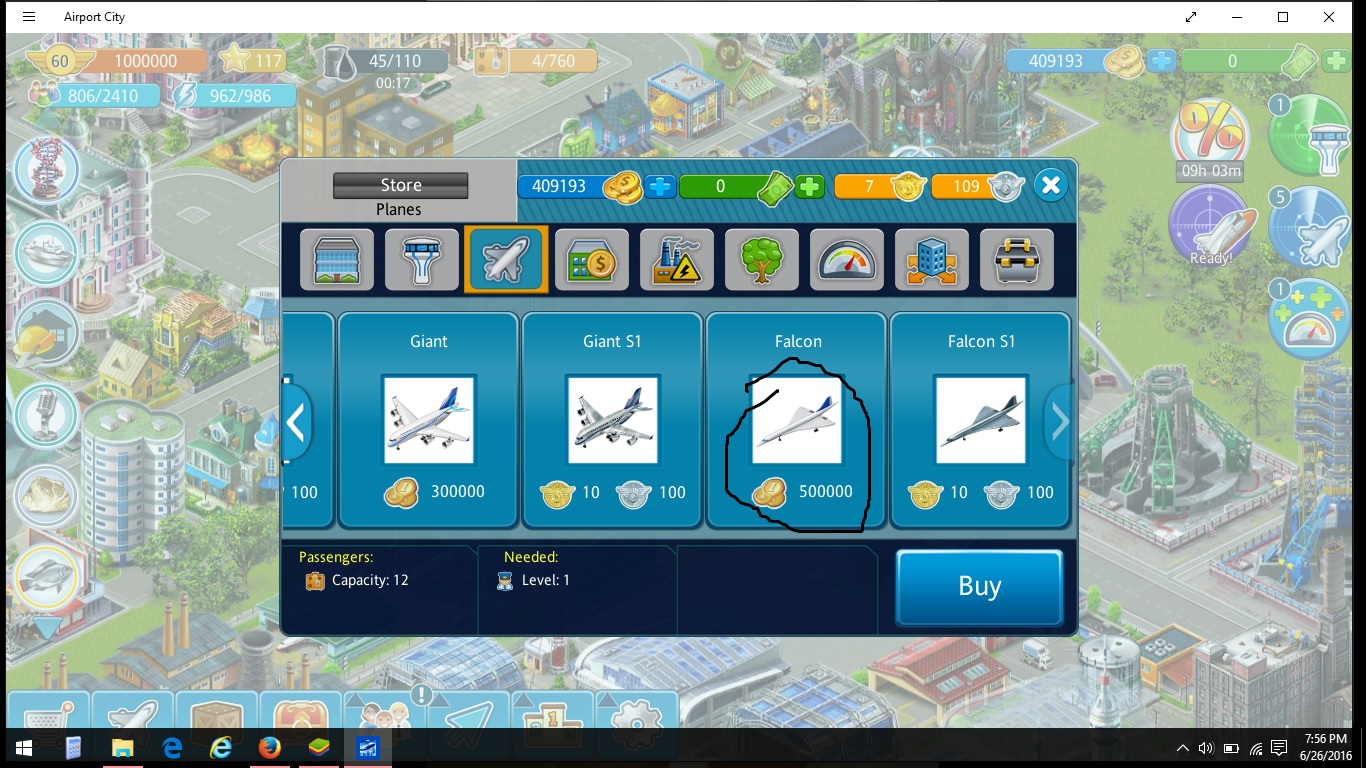Open the commercial buildings dollar category
Screen dimensions: 1366x768
591,259
